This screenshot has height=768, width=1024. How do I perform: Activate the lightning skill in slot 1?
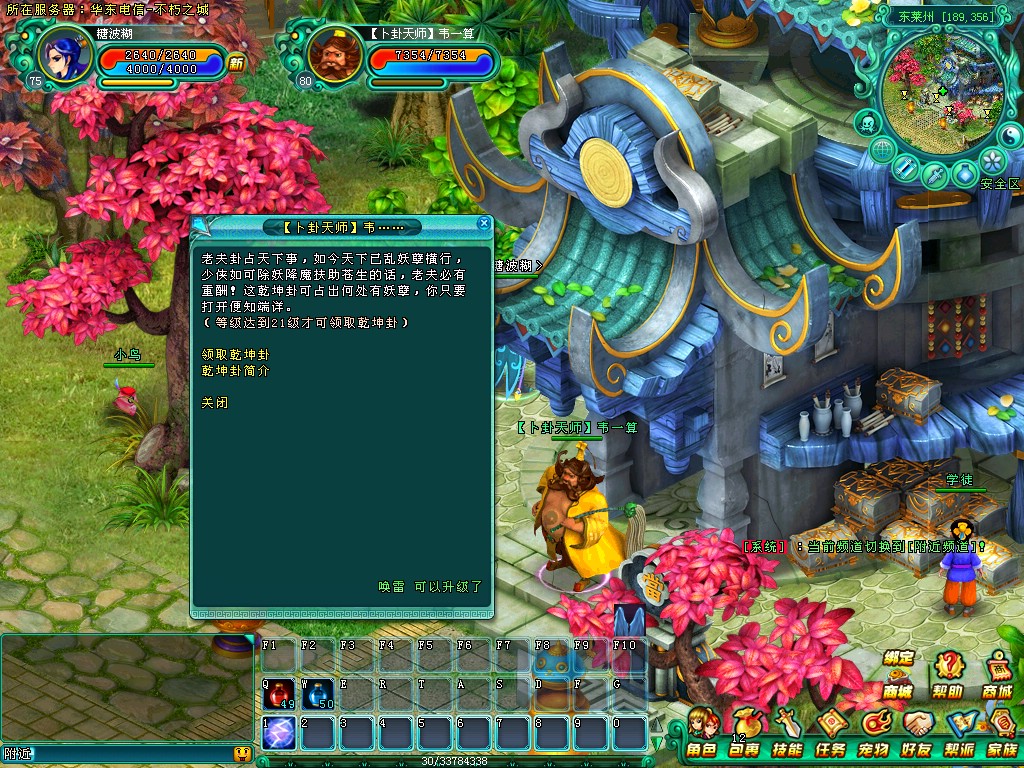coord(278,733)
